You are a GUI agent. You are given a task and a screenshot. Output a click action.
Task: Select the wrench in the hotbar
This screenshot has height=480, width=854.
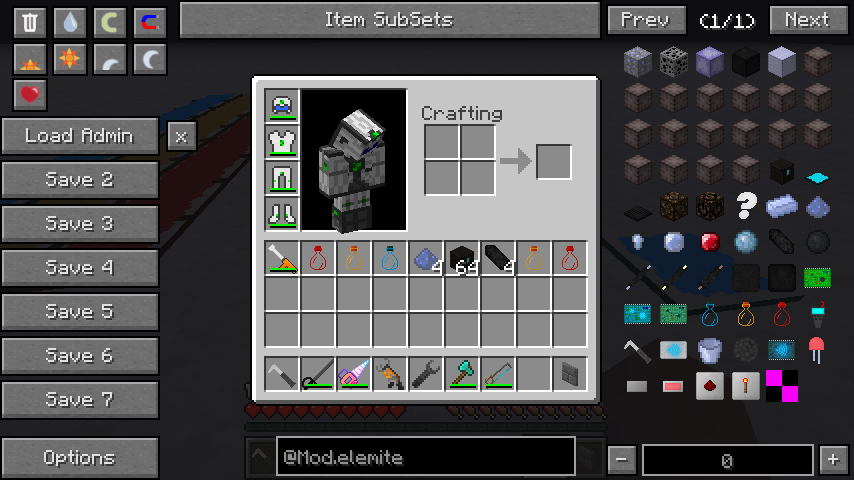[426, 374]
